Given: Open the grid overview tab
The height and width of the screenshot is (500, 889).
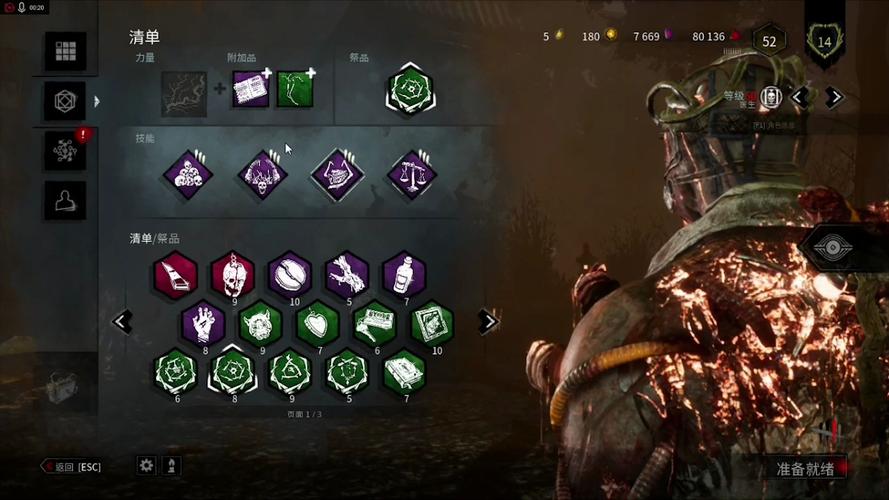Looking at the screenshot, I should click(65, 51).
